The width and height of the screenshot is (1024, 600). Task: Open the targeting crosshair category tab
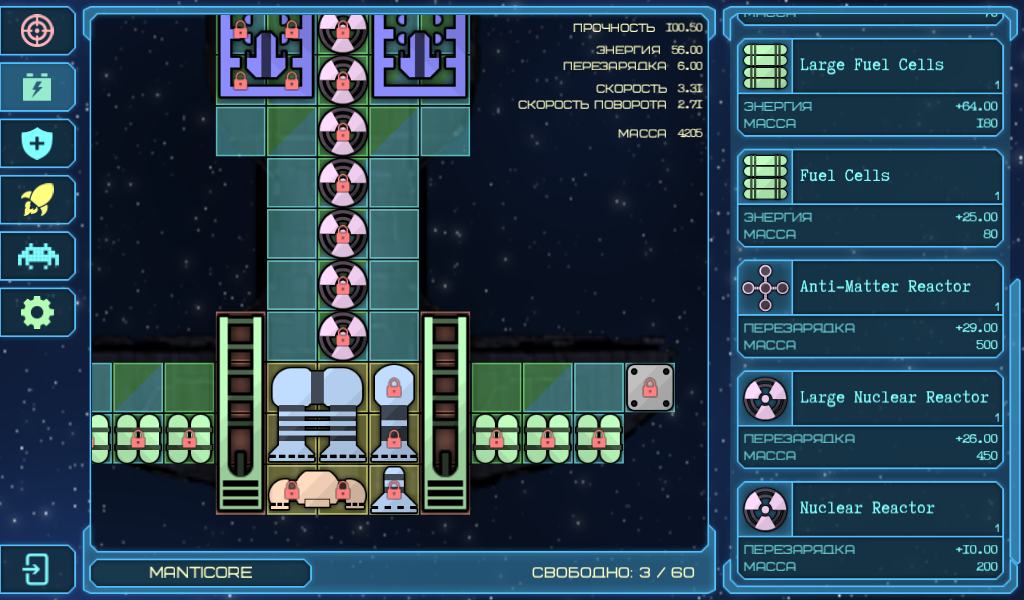point(38,32)
